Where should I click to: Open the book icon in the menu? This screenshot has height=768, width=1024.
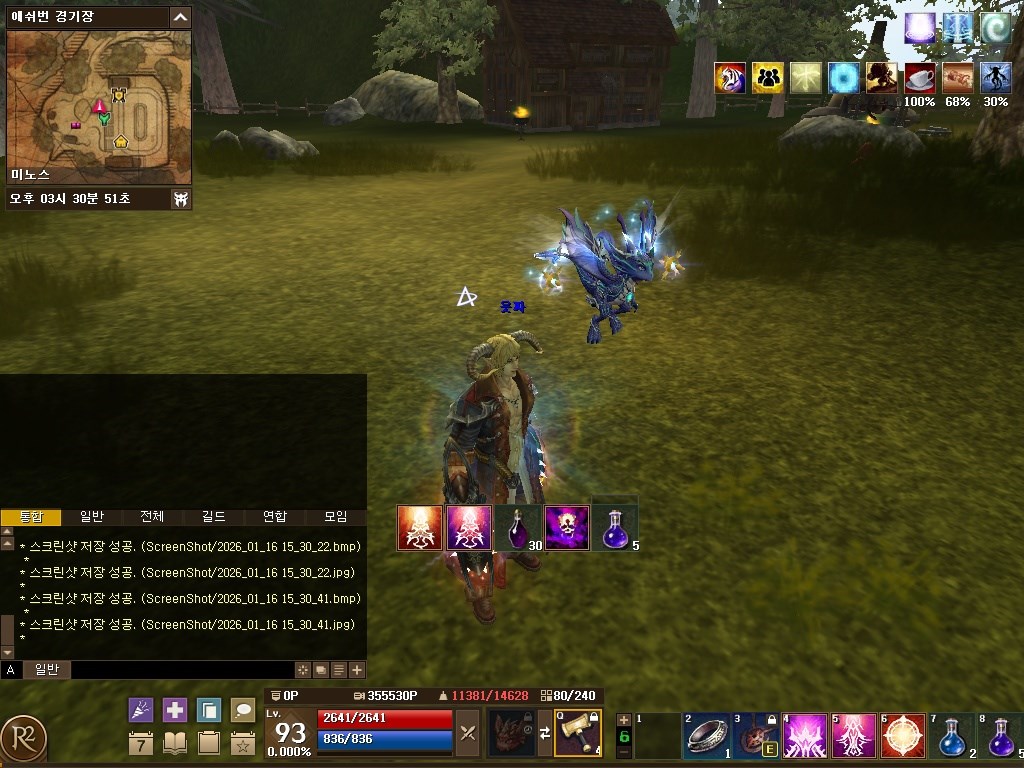(x=175, y=743)
